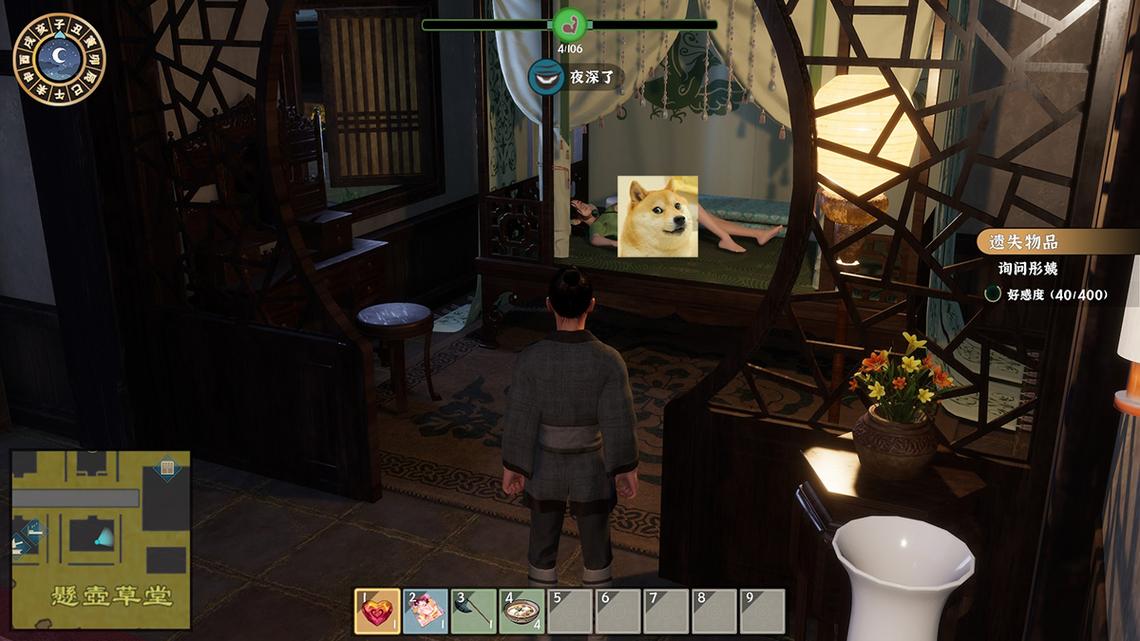This screenshot has height=641, width=1140.
Task: Open the 遗失物品 quest tracker
Action: (1021, 242)
